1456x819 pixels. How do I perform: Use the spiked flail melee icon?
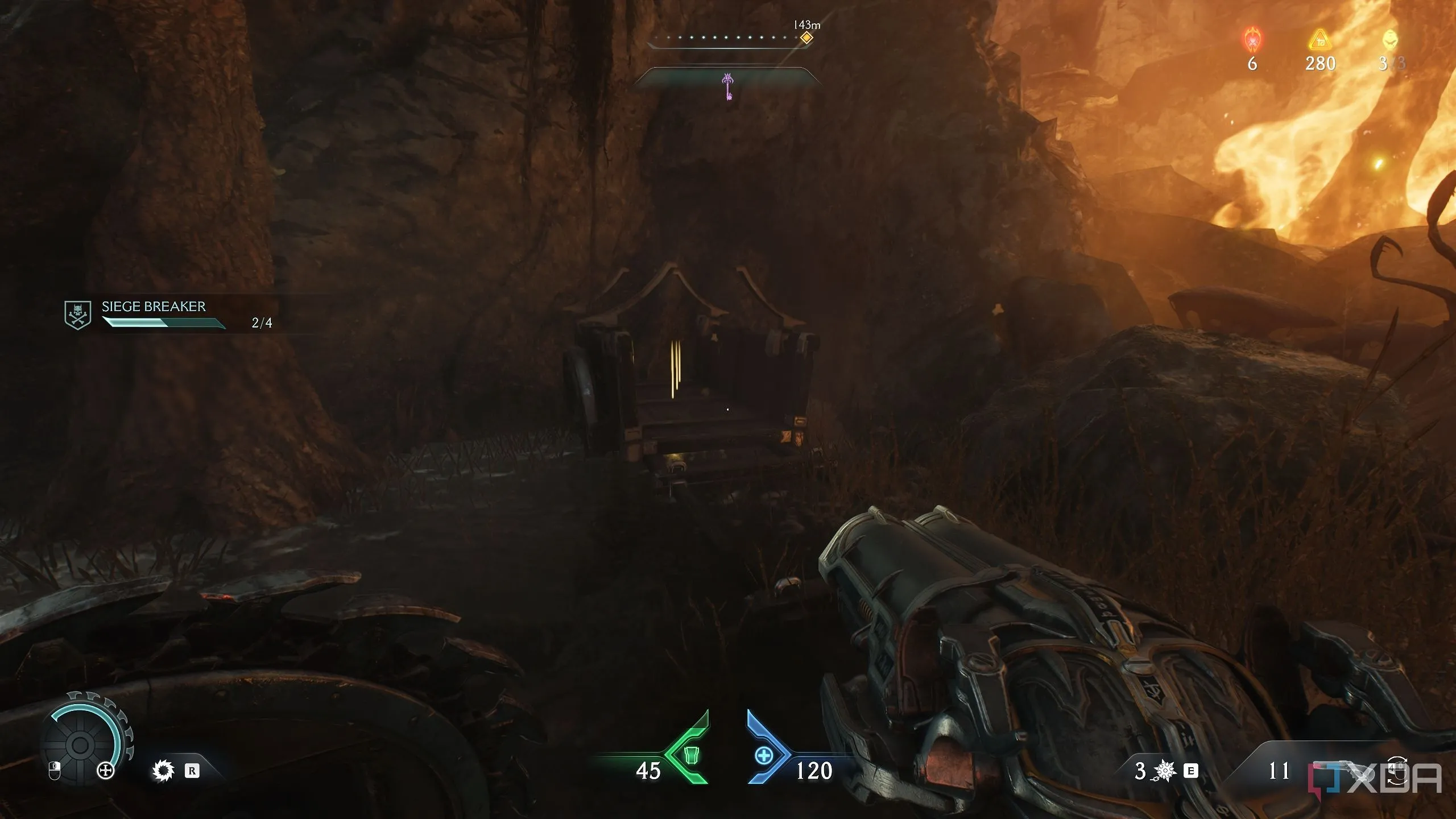1165,771
